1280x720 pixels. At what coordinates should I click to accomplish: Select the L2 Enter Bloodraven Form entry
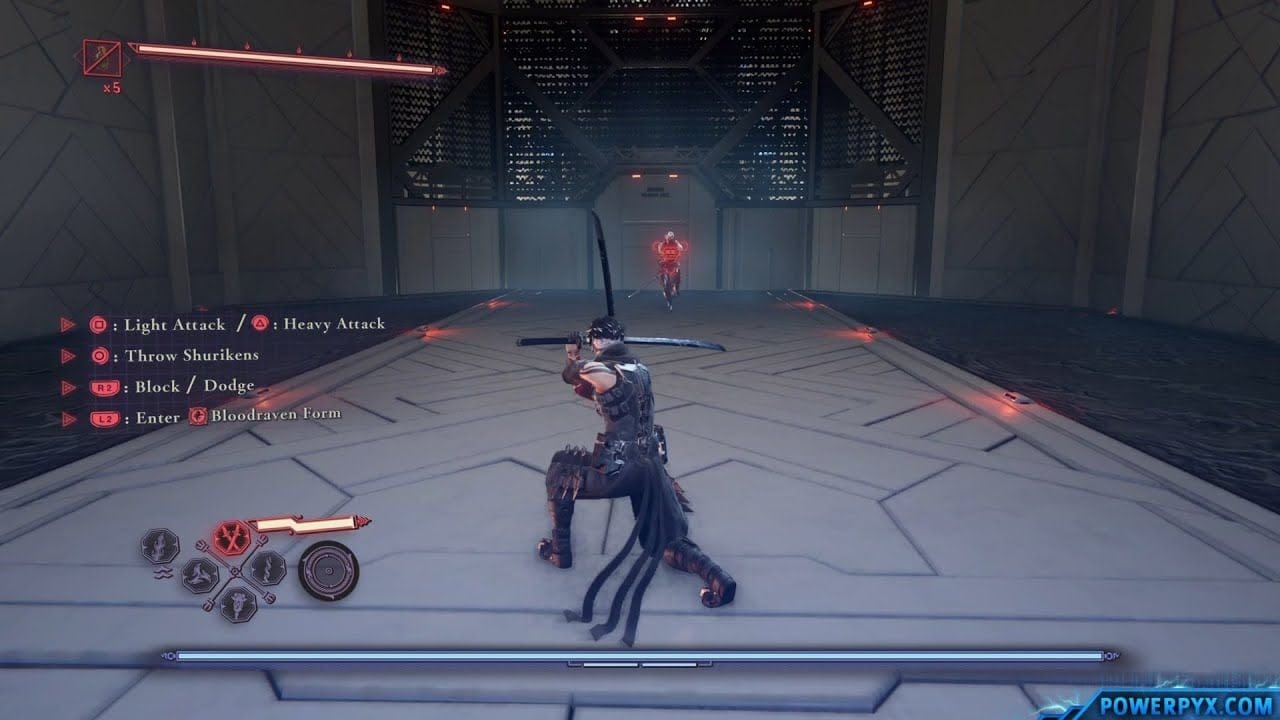pyautogui.click(x=105, y=417)
